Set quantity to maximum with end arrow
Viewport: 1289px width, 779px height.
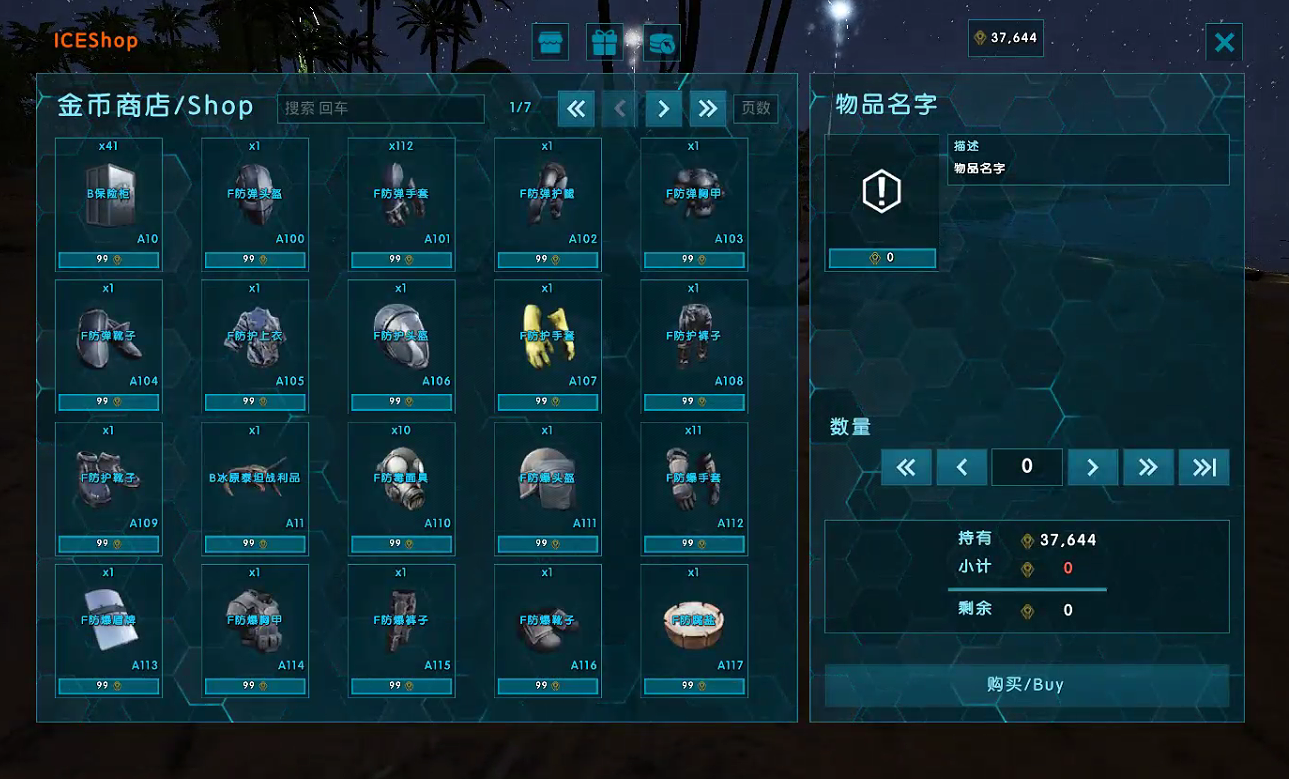[x=1204, y=467]
